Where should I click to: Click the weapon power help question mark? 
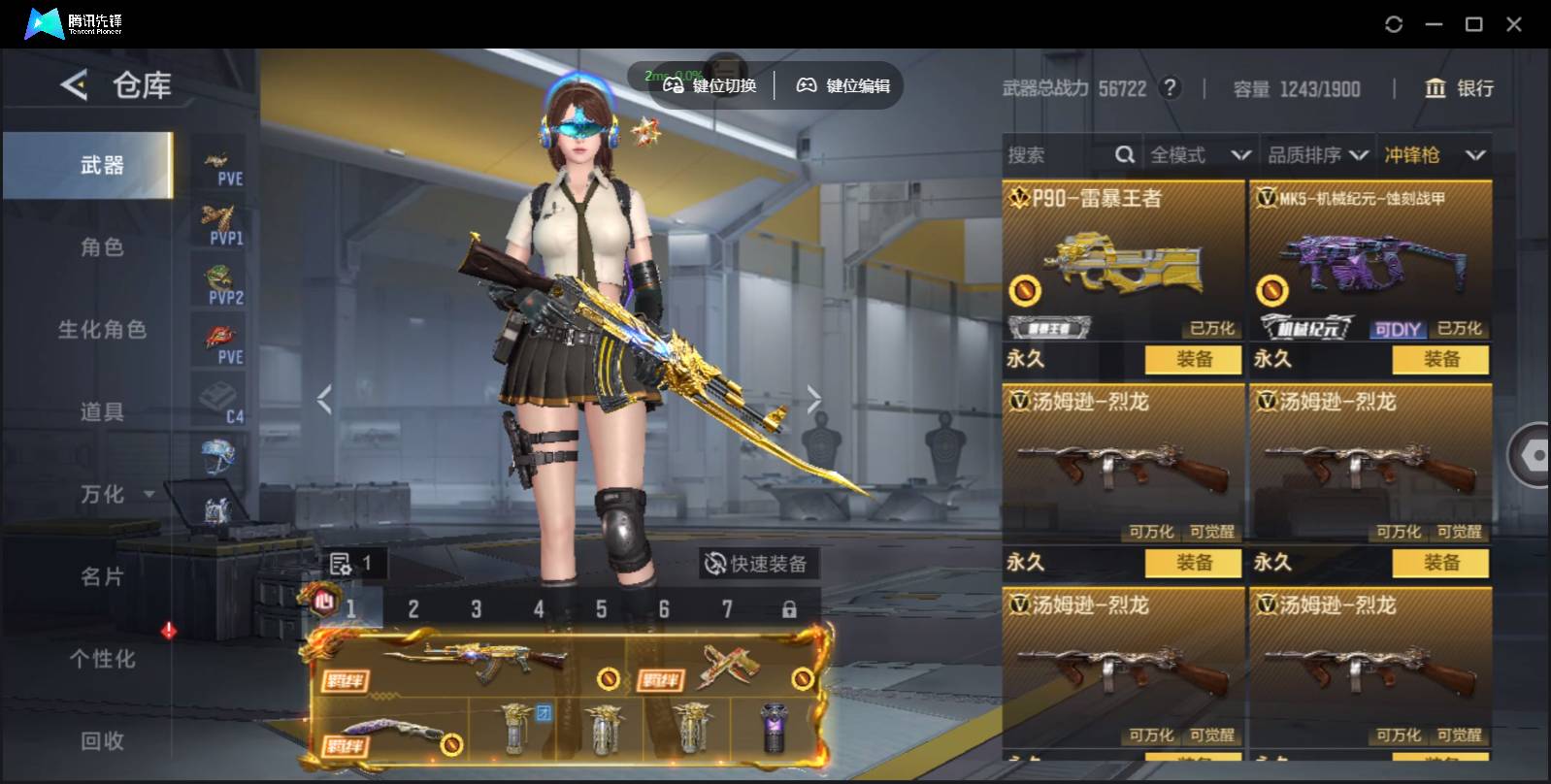1171,88
